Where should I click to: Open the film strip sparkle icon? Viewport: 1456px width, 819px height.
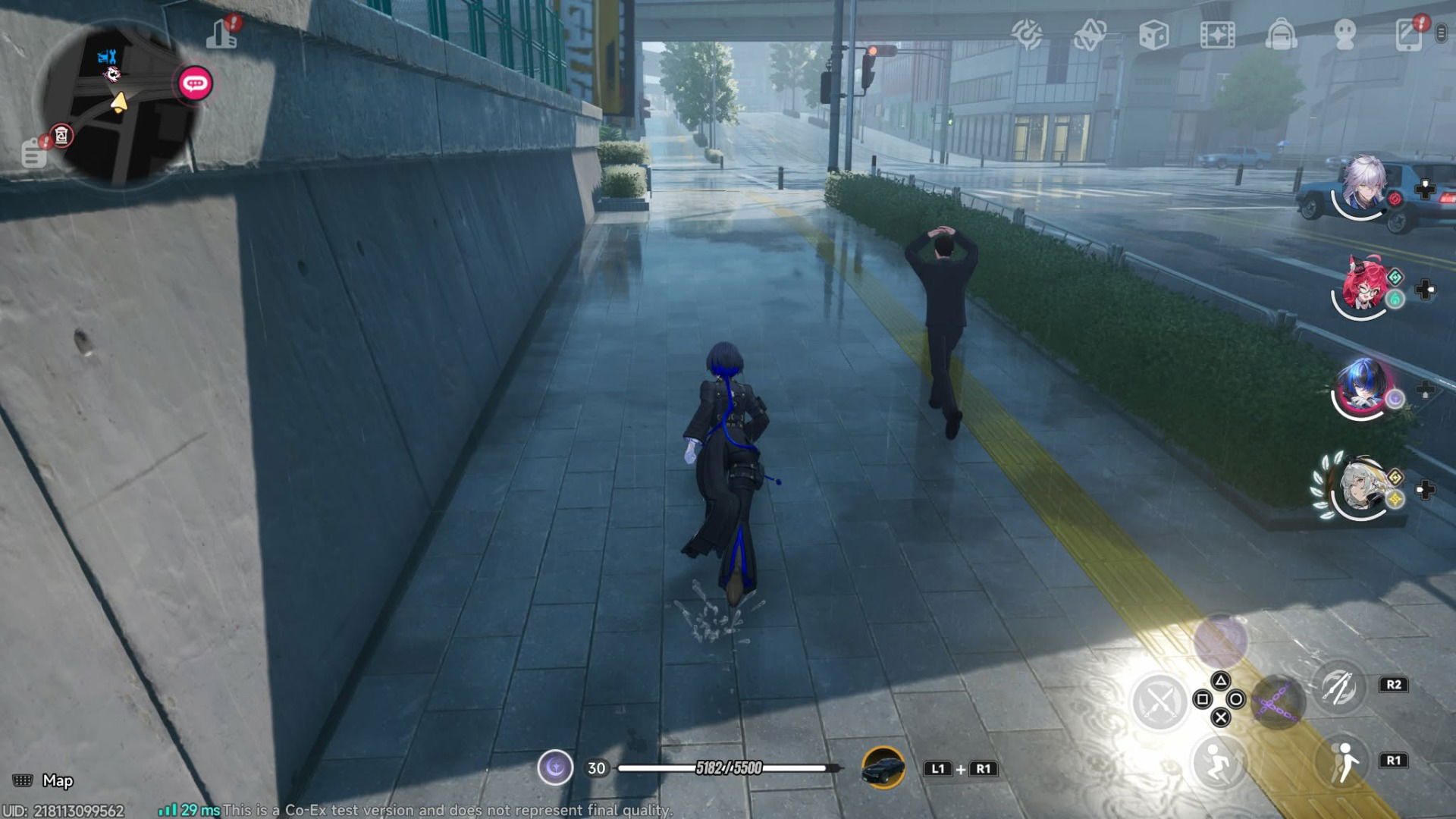tap(1217, 35)
